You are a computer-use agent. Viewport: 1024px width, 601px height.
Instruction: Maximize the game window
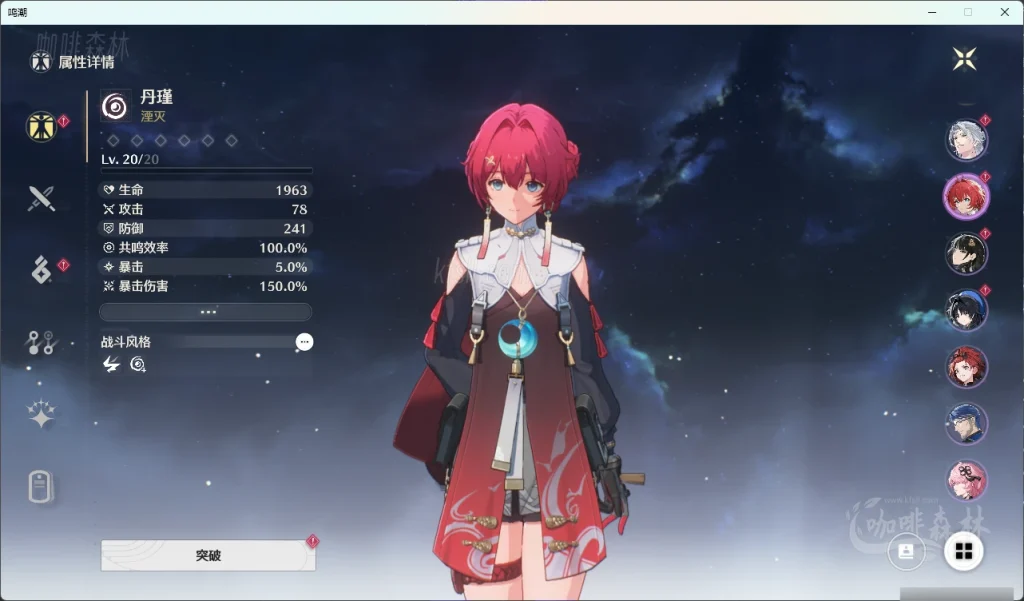(x=967, y=12)
